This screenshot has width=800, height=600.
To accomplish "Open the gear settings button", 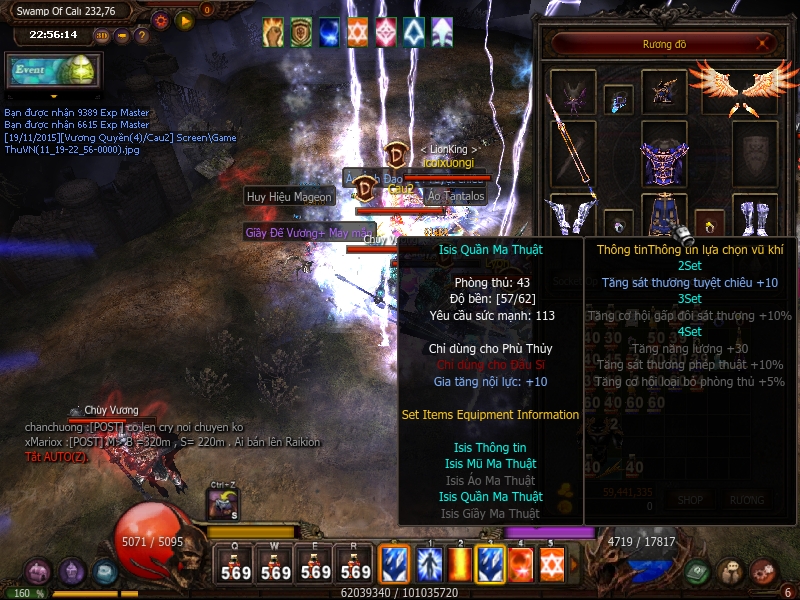I will click(x=161, y=19).
